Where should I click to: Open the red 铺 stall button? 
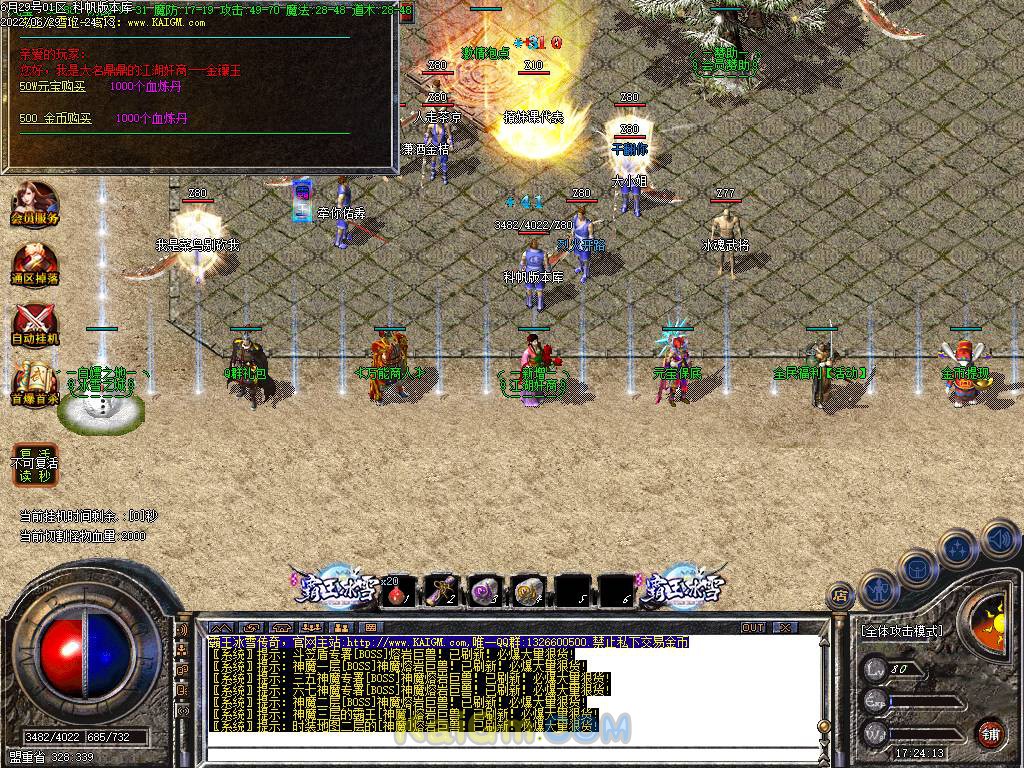click(x=990, y=733)
